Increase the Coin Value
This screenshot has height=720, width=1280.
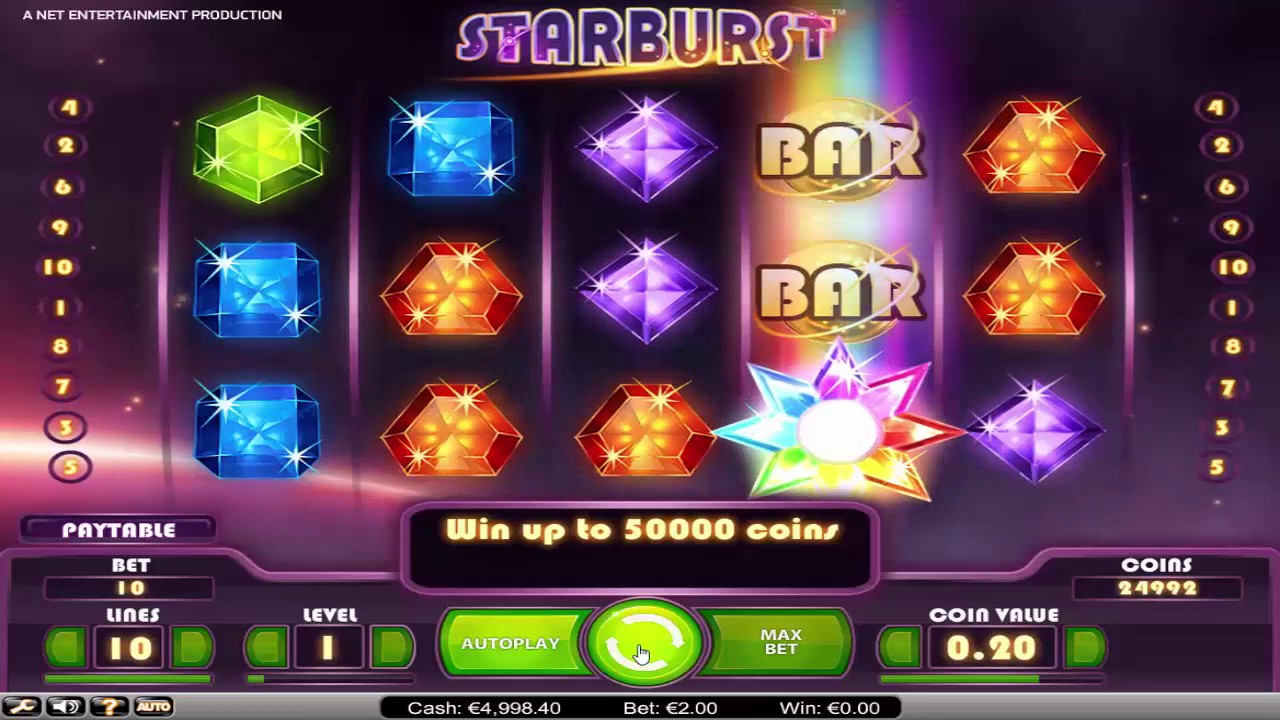pyautogui.click(x=1085, y=648)
